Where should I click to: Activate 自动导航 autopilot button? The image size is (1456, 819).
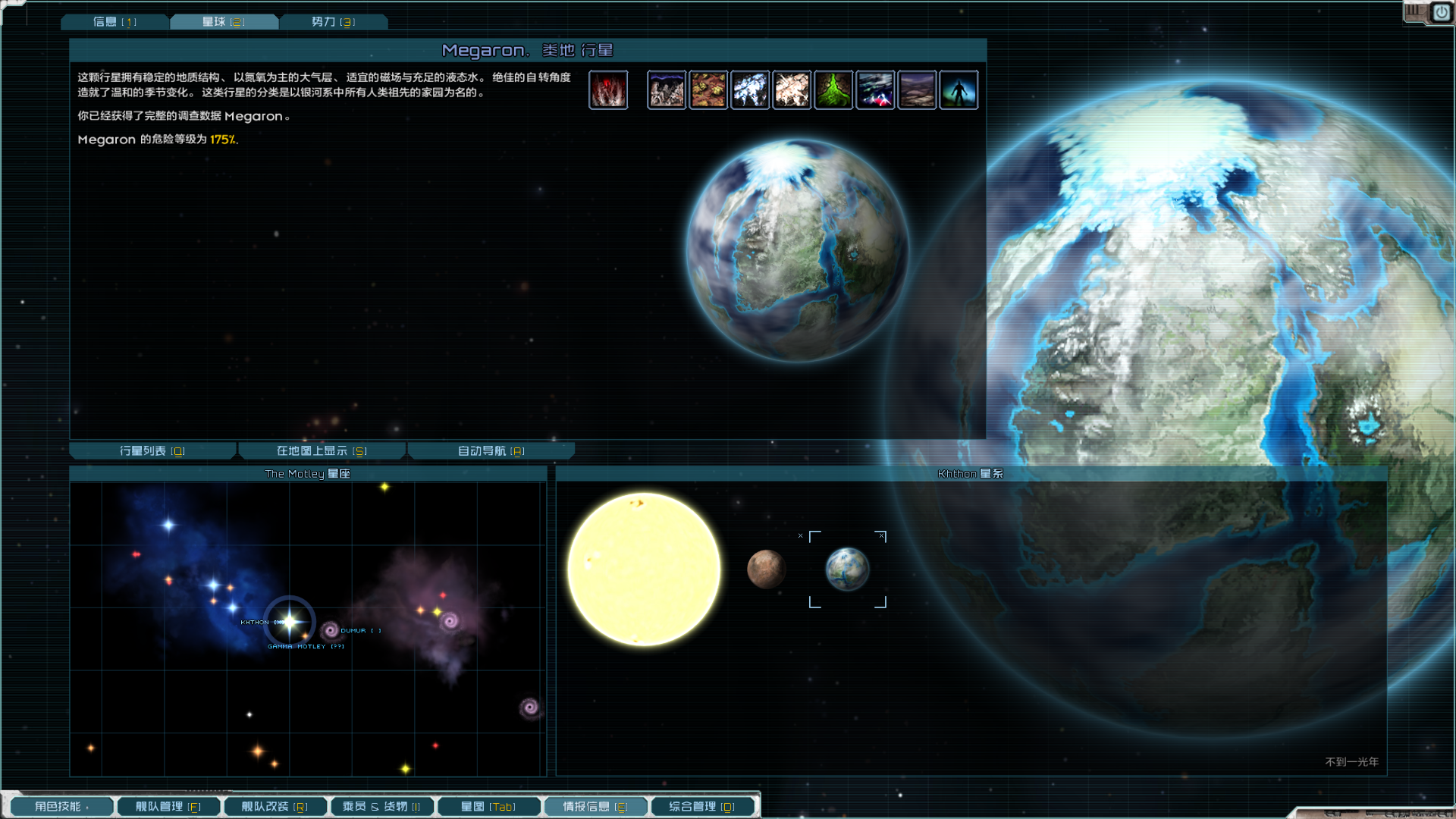click(x=491, y=451)
